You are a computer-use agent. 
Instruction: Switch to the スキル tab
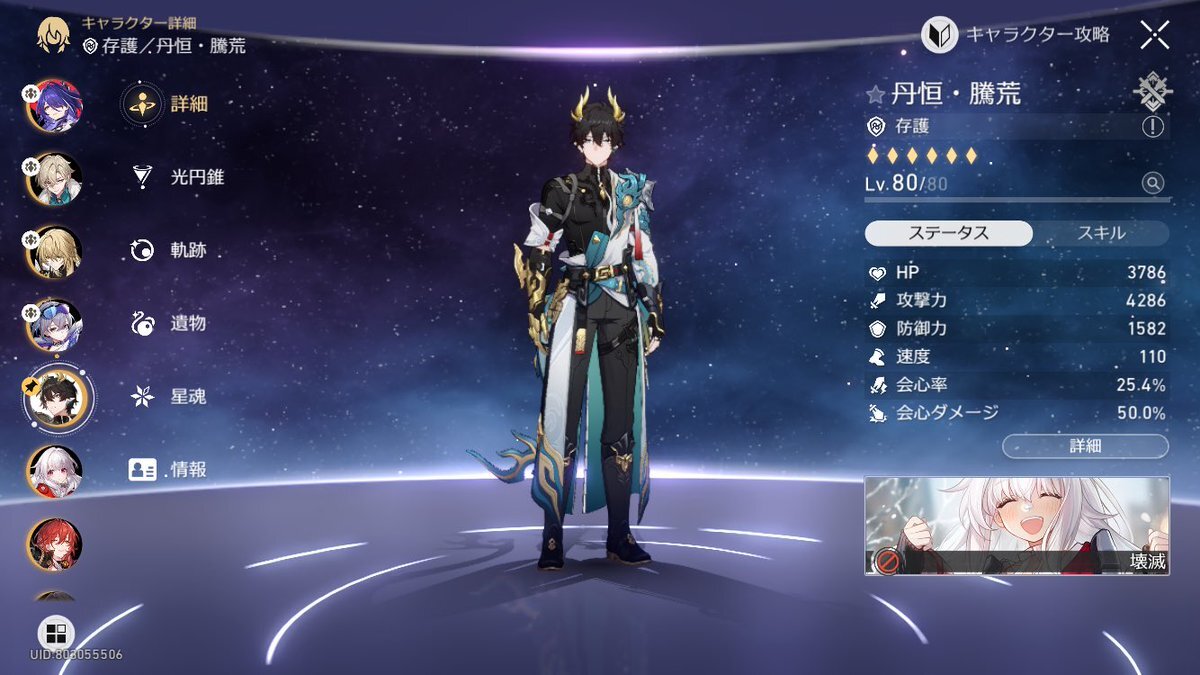[1101, 233]
